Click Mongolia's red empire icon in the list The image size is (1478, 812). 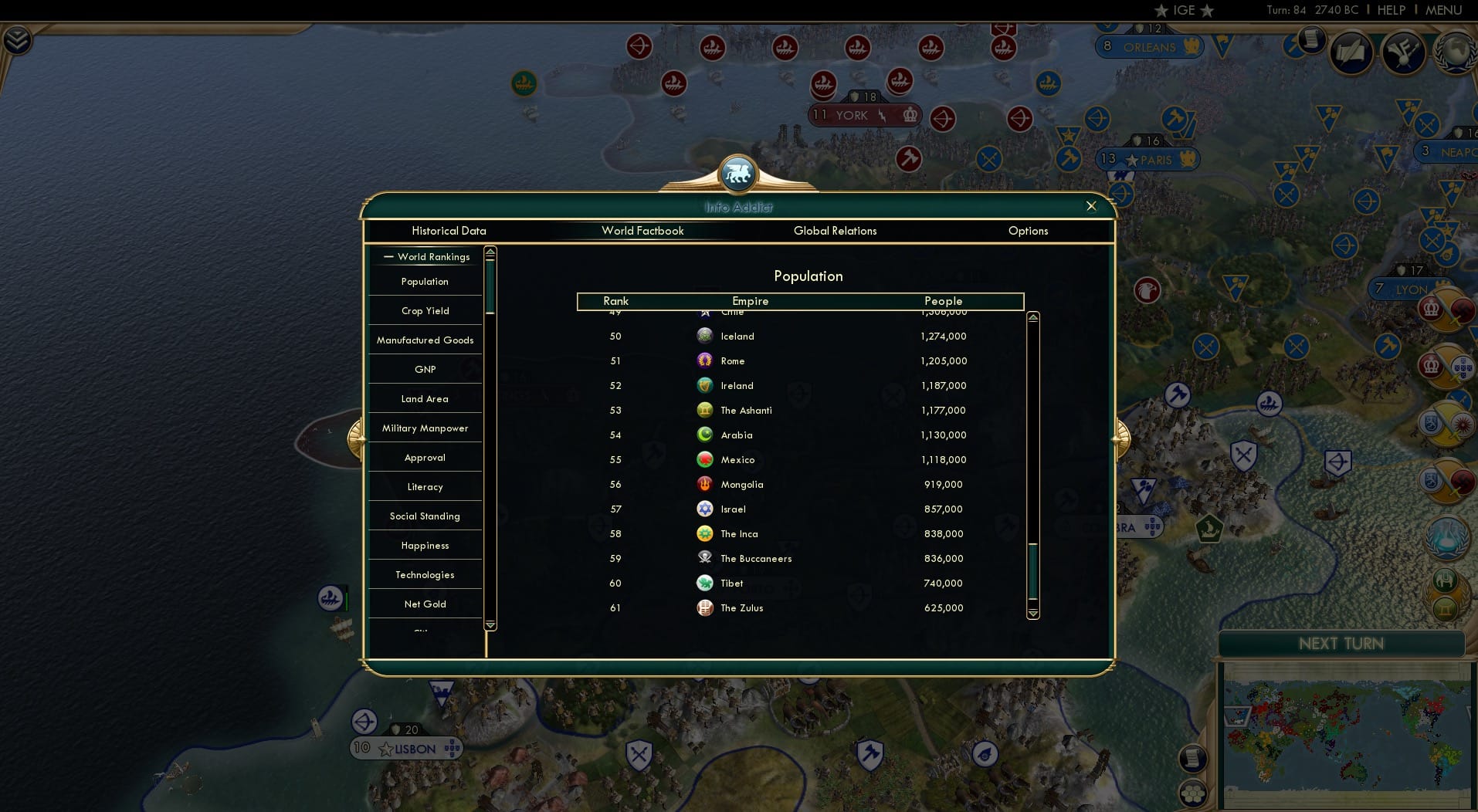pos(705,483)
